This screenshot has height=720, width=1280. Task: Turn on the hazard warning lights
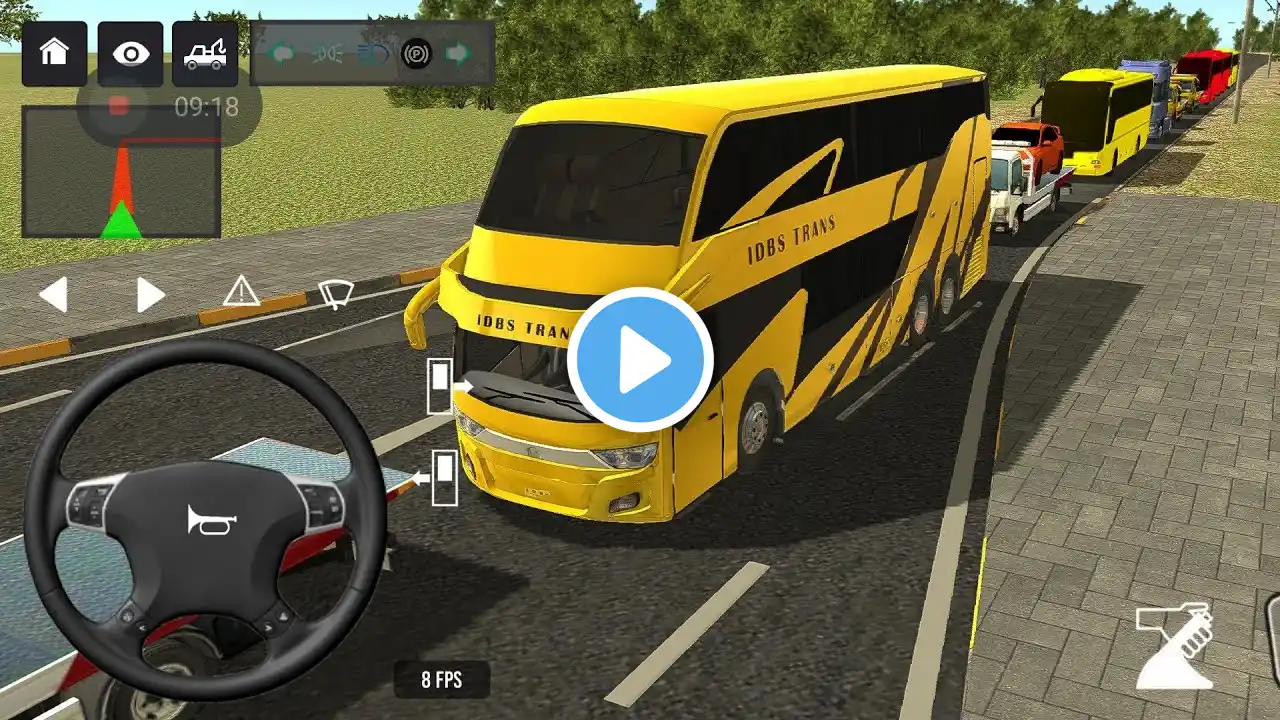pos(241,291)
